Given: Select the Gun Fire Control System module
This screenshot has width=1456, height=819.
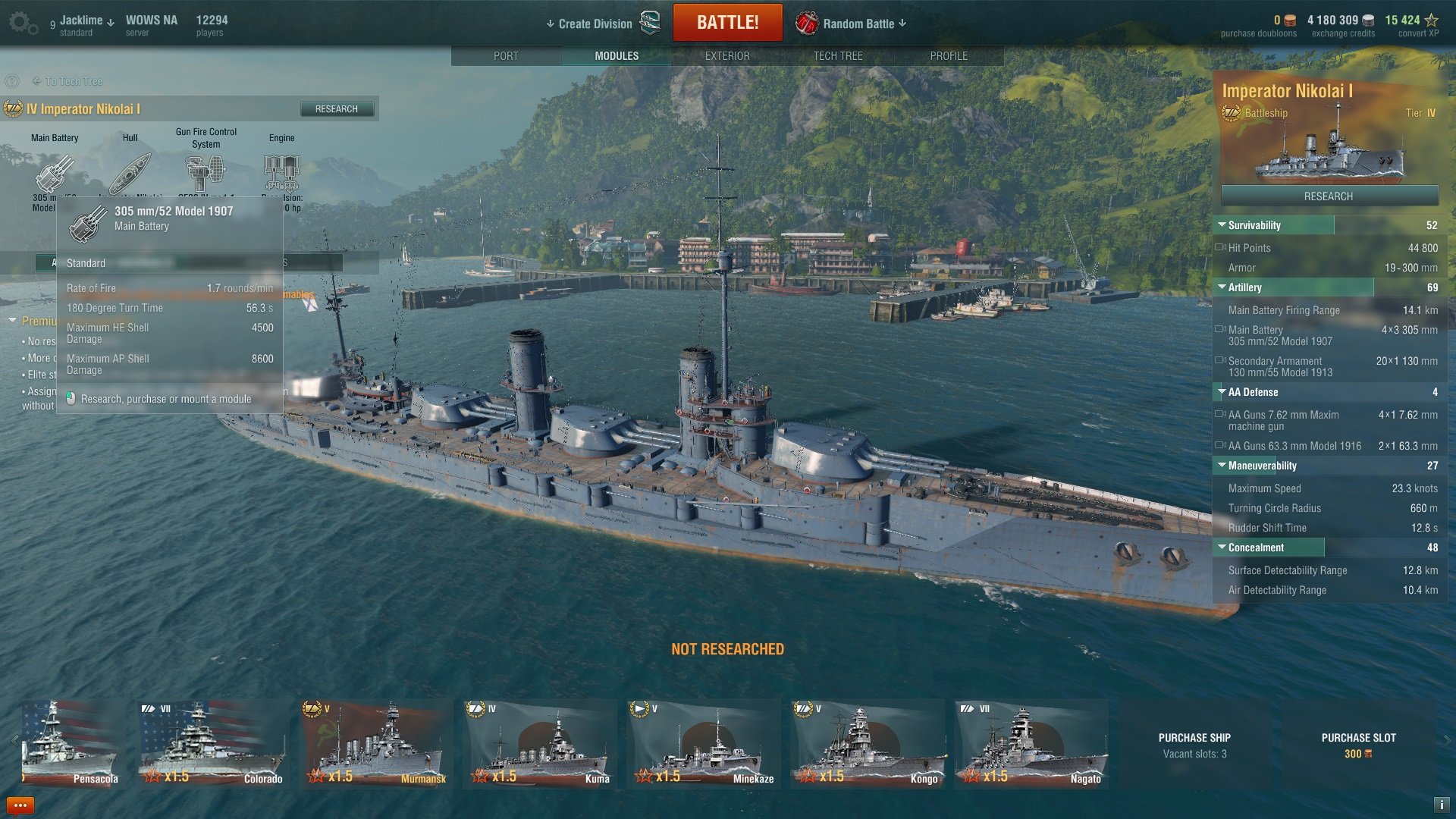Looking at the screenshot, I should pos(206,172).
